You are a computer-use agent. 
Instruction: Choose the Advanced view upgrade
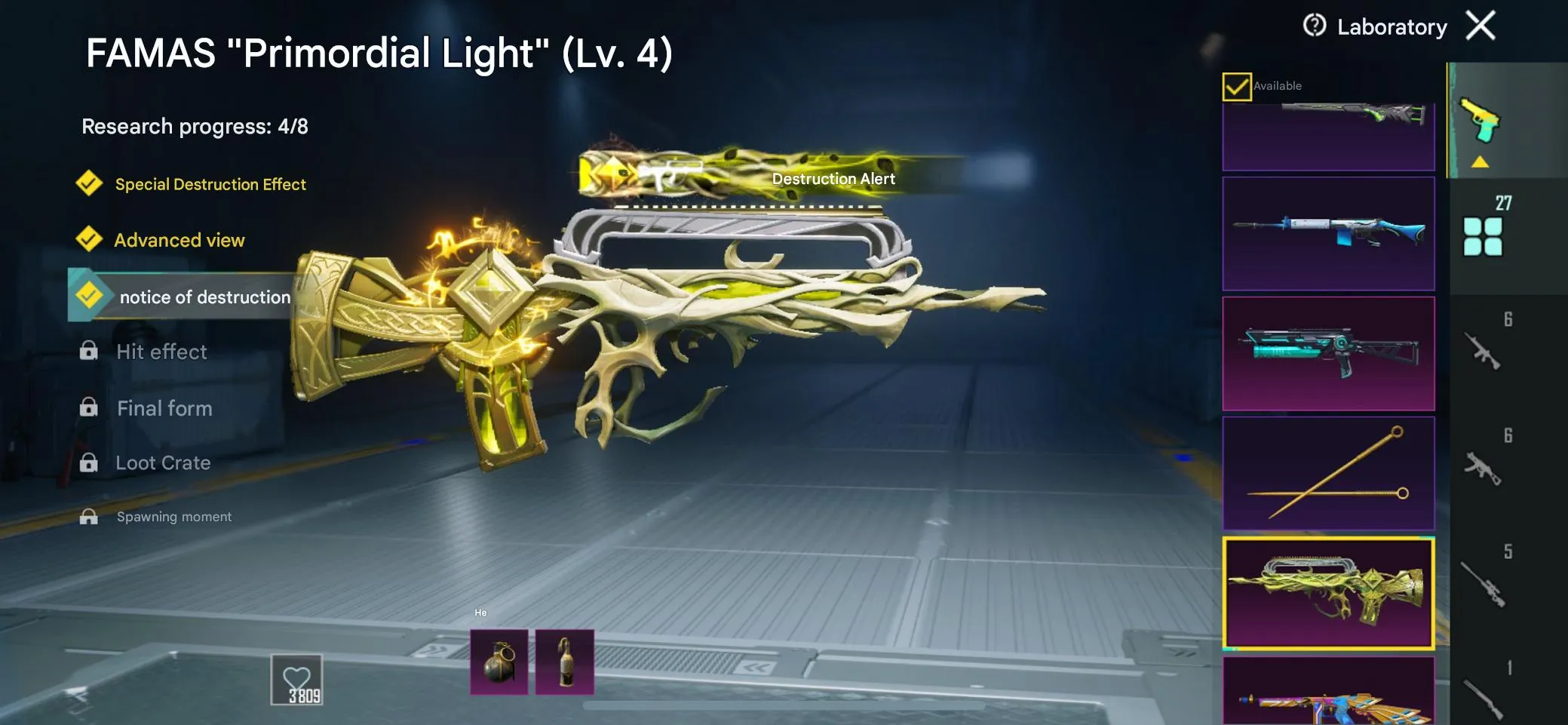pyautogui.click(x=179, y=240)
